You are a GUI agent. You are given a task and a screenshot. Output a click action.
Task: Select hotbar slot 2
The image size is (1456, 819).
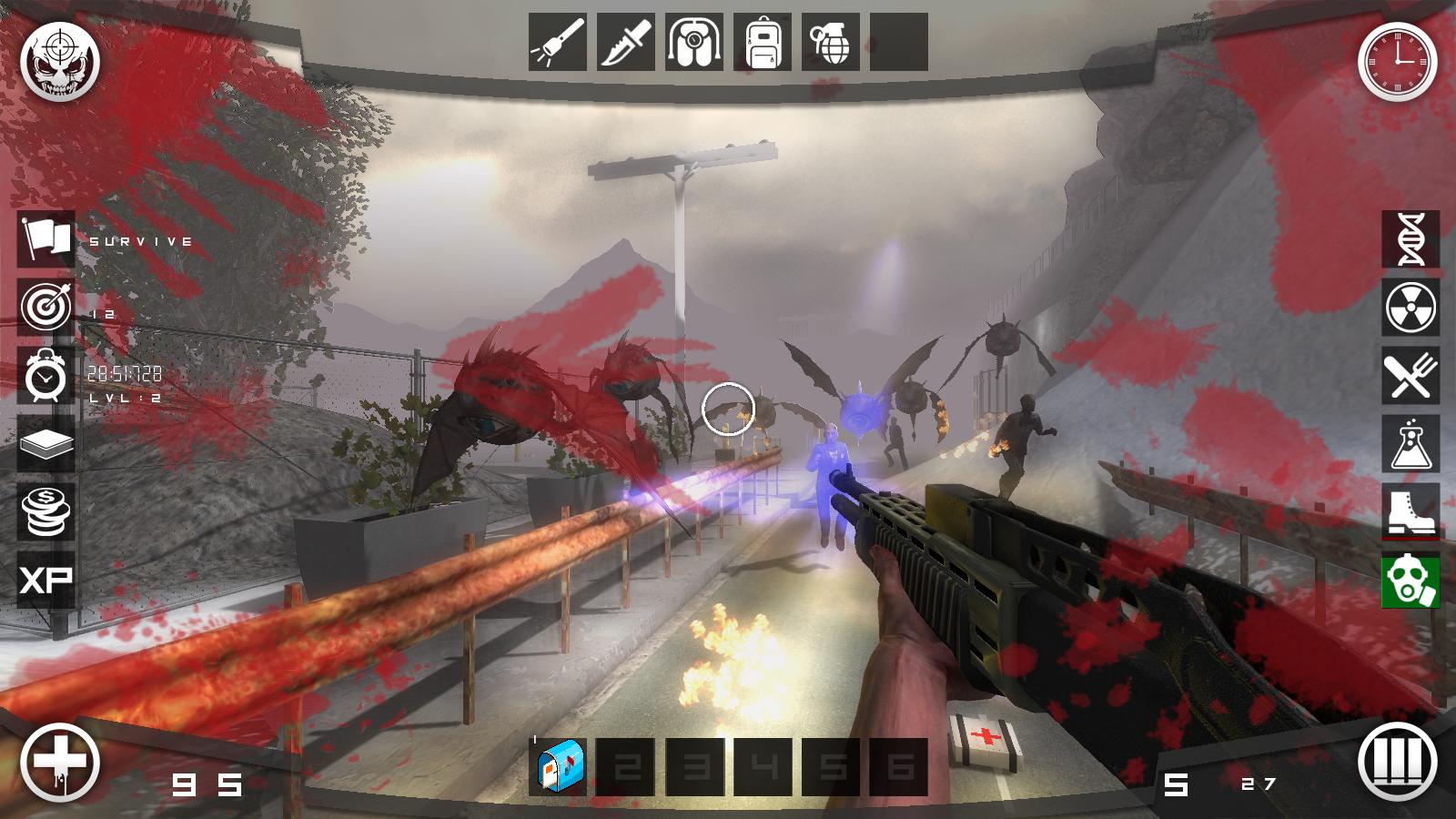(x=628, y=764)
